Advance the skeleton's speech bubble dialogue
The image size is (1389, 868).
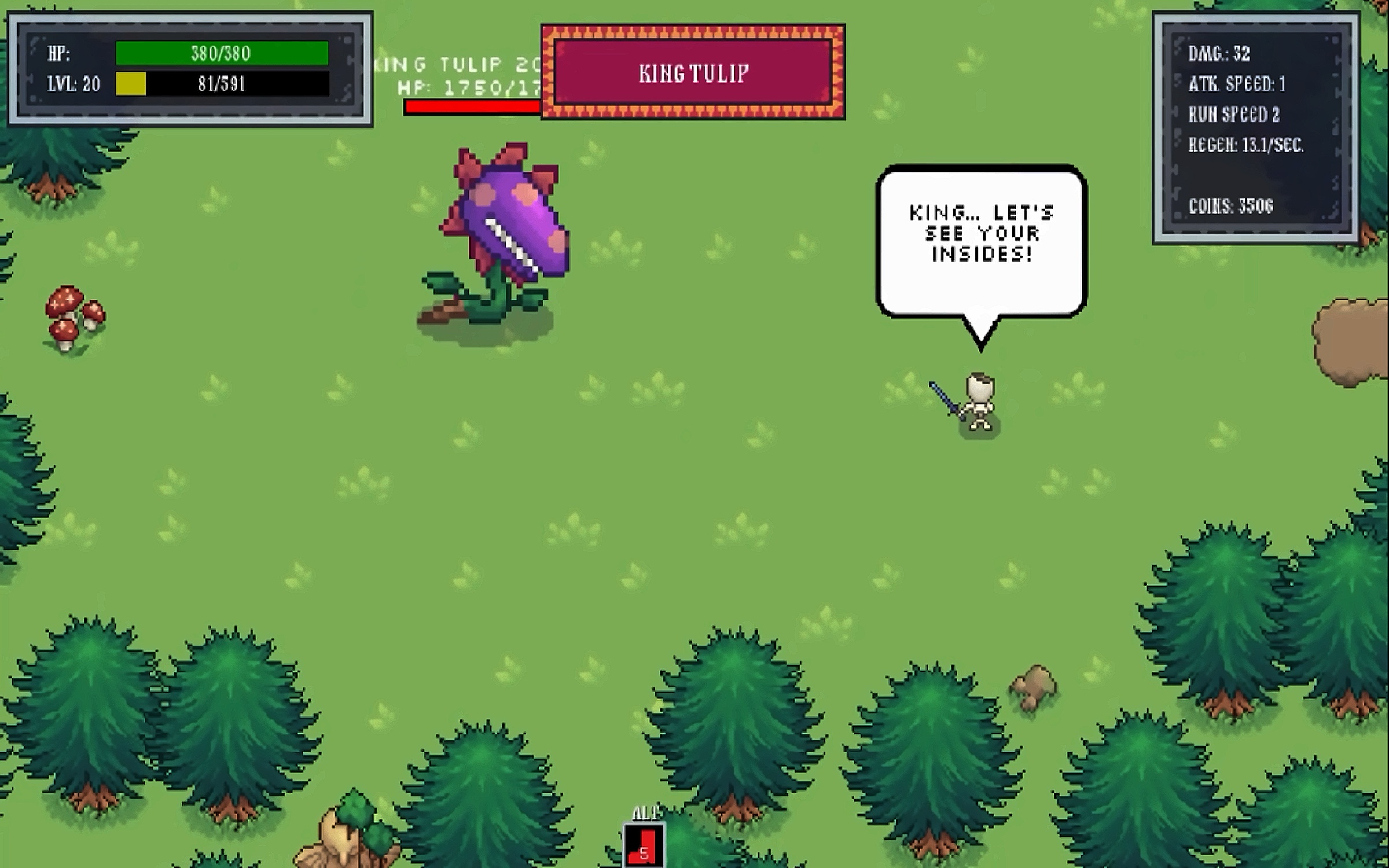(982, 242)
